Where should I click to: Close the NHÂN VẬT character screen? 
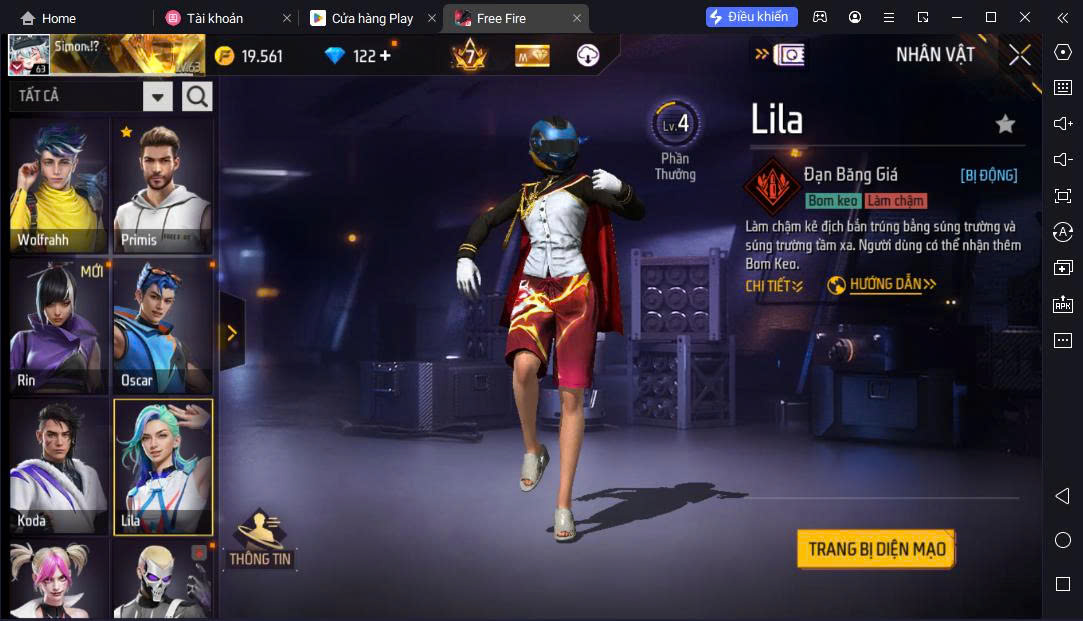1019,55
